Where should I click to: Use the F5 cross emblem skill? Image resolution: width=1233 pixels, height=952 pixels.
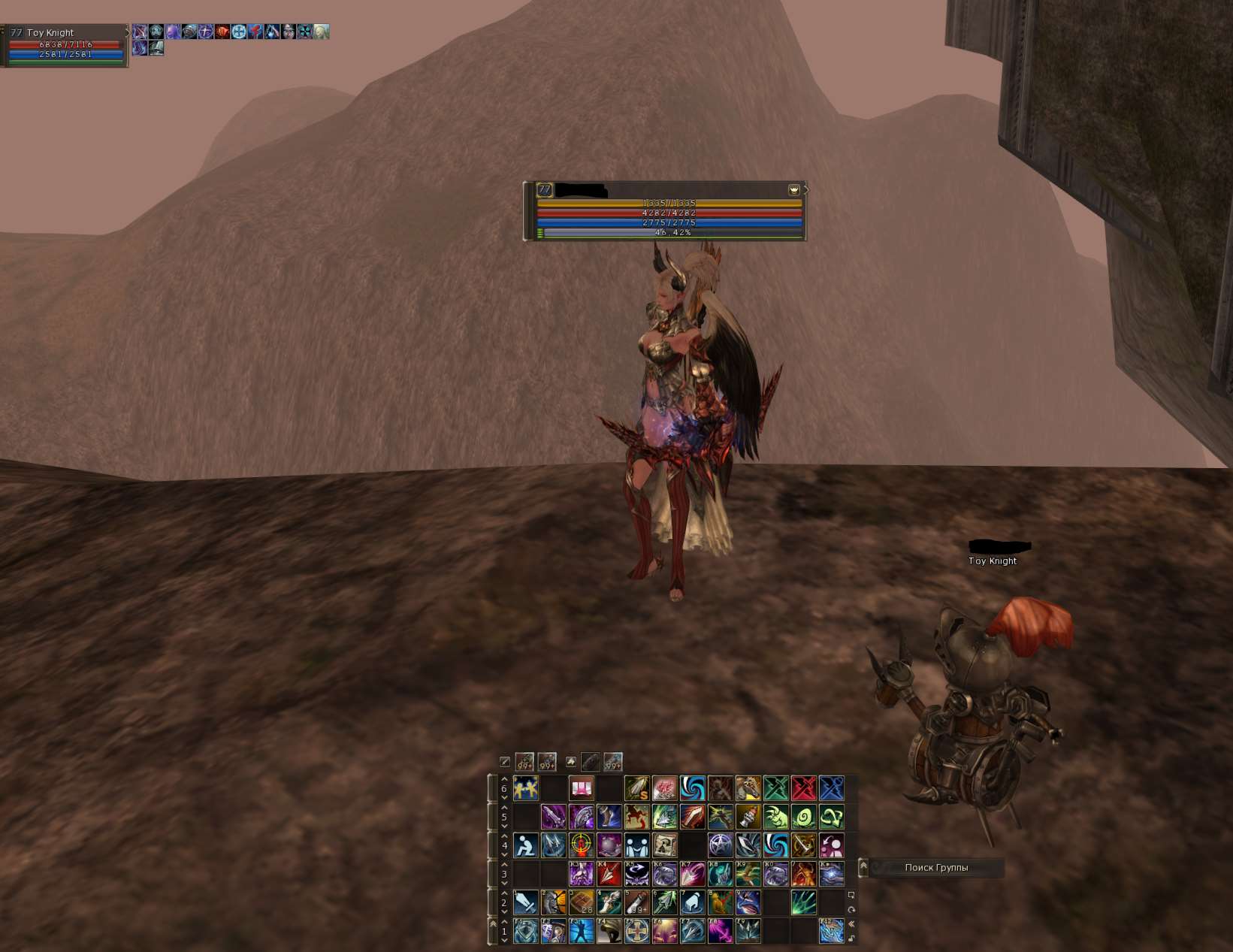coord(636,931)
